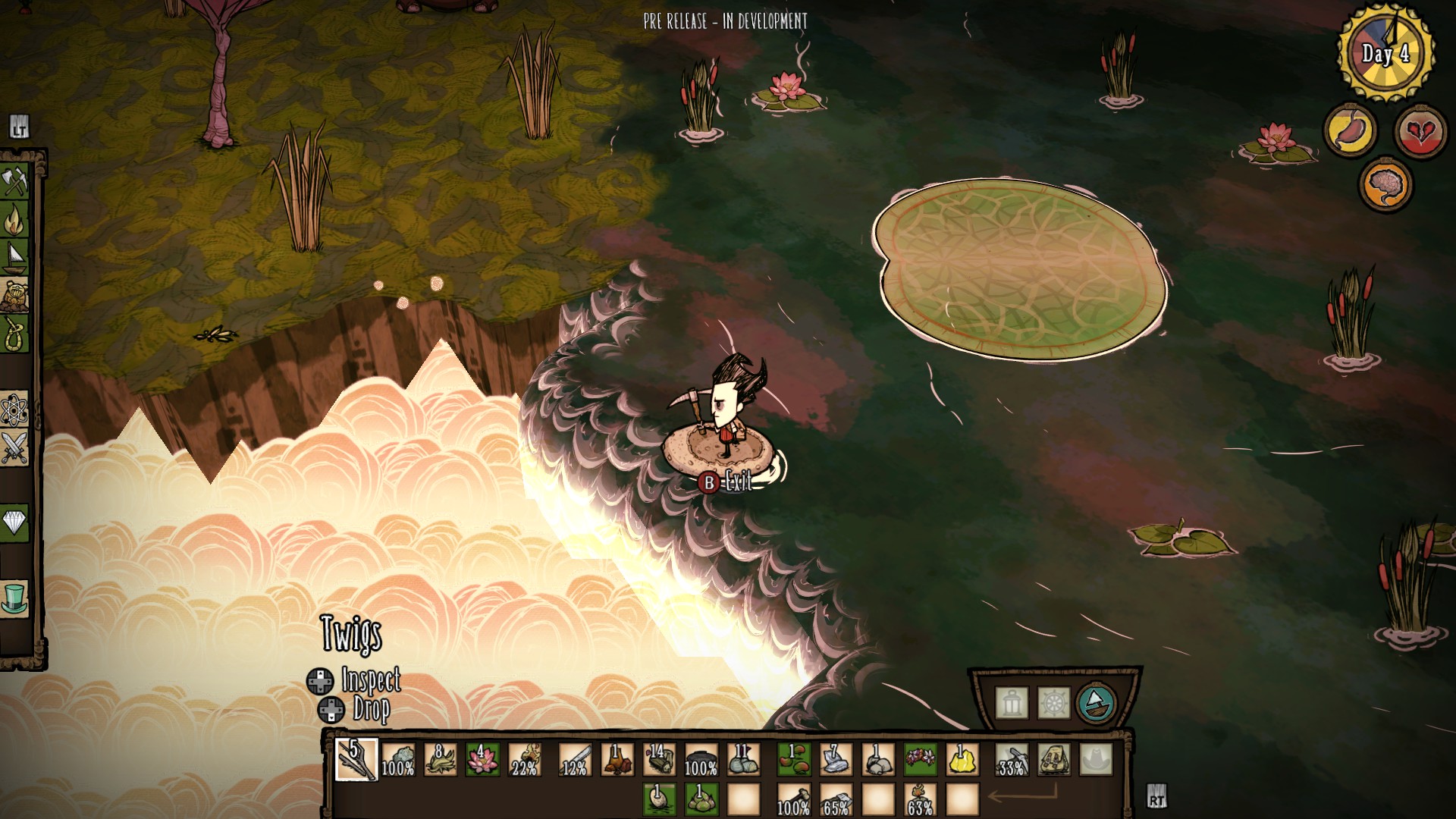Pick the gold nugget slot
Image resolution: width=1456 pixels, height=819 pixels.
(x=962, y=758)
